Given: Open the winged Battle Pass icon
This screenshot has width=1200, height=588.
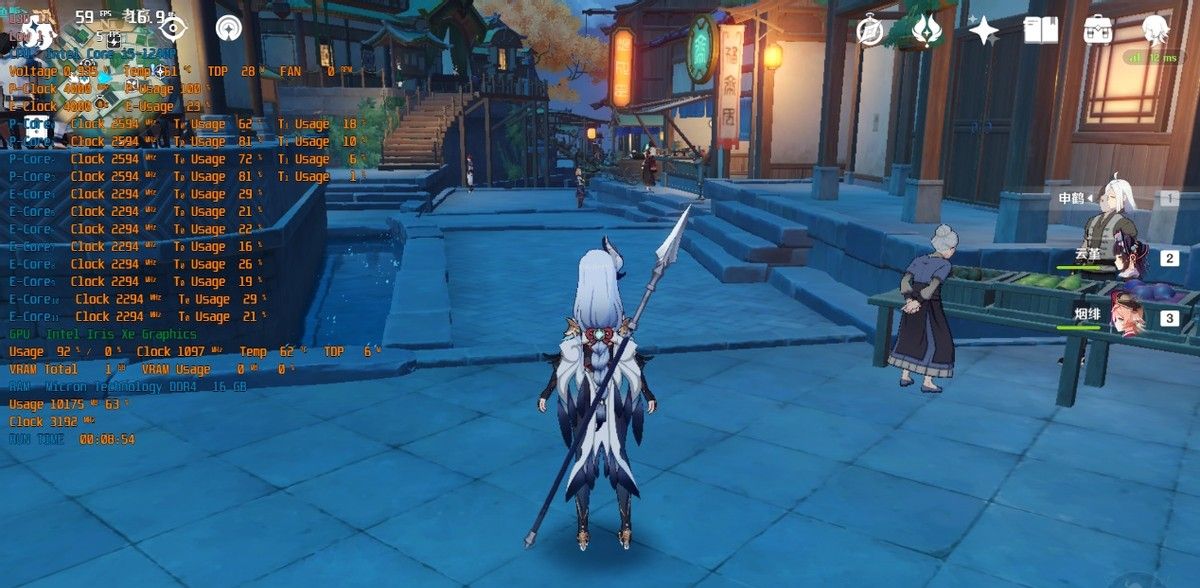Looking at the screenshot, I should [927, 31].
